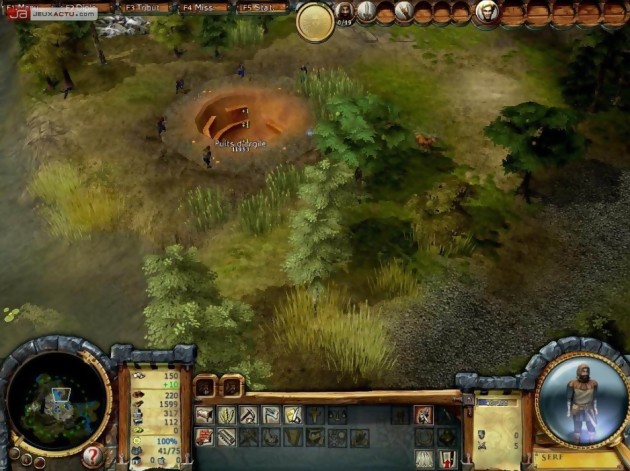630x471 pixels.
Task: Select the pickaxe mine build icon
Action: 248,415
